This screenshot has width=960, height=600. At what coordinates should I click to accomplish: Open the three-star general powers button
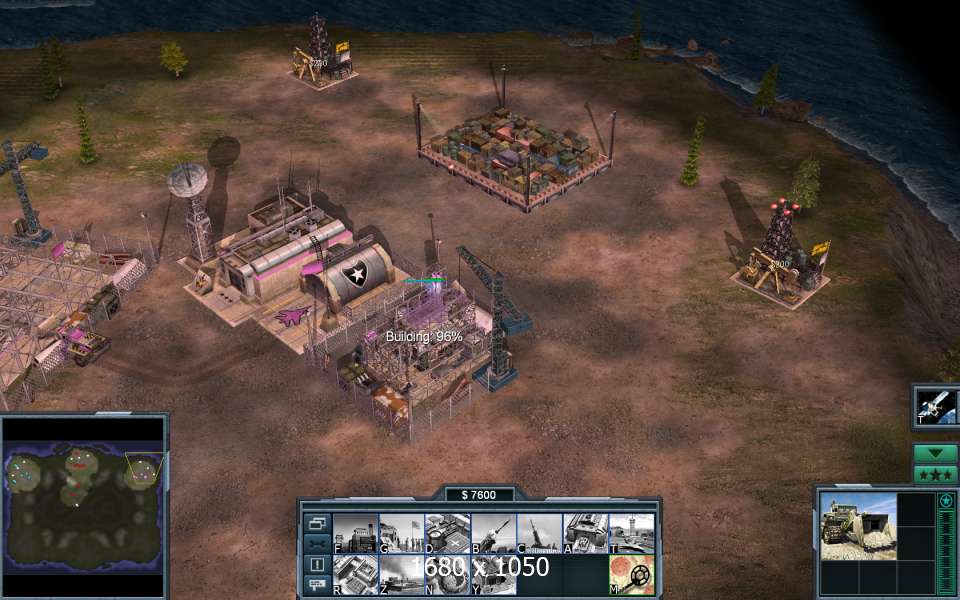(x=935, y=473)
